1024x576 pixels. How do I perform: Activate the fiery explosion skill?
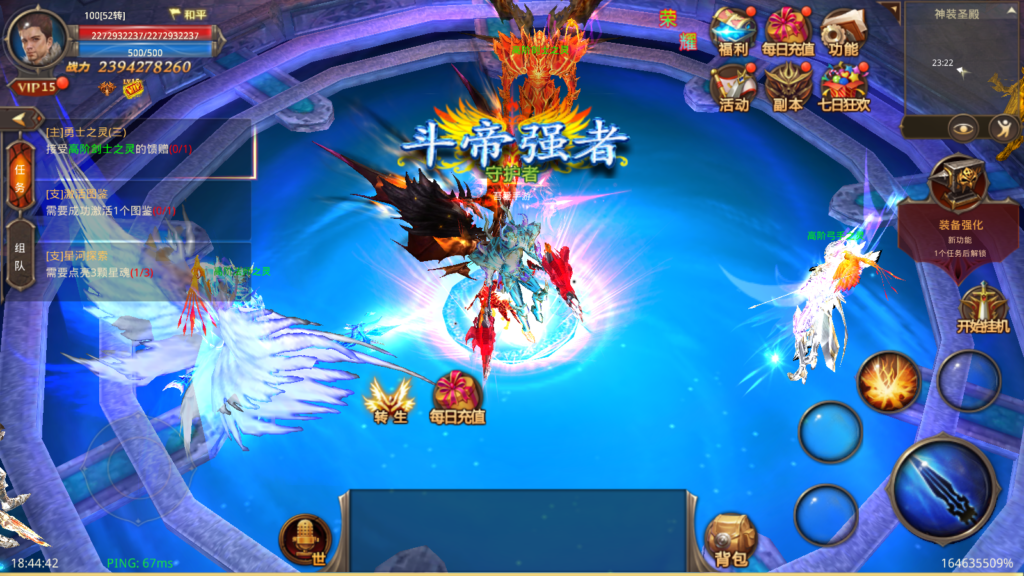pos(888,381)
